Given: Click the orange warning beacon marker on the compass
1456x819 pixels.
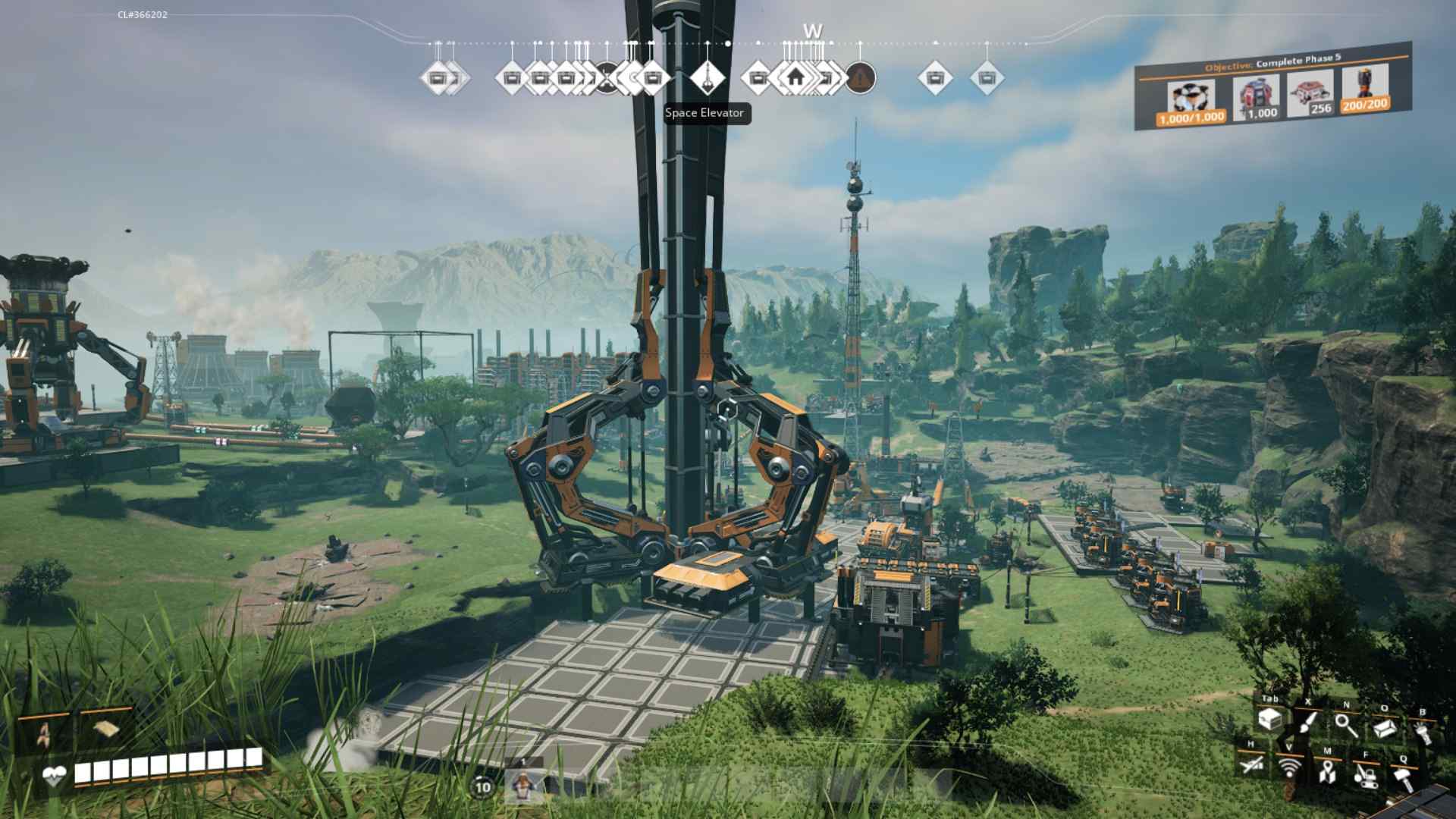Looking at the screenshot, I should tap(861, 77).
